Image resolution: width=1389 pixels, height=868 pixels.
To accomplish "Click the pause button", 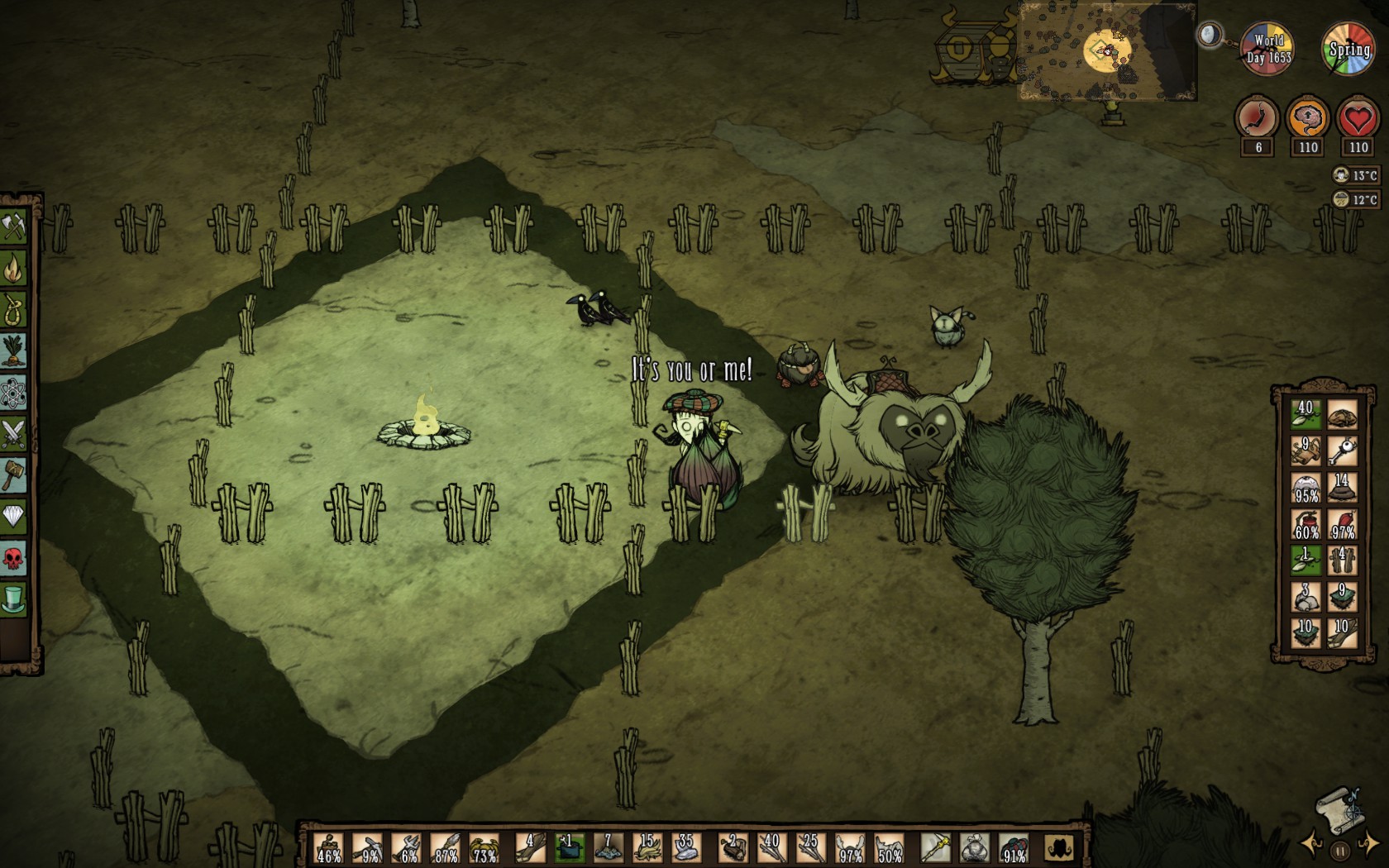I will pyautogui.click(x=1340, y=850).
